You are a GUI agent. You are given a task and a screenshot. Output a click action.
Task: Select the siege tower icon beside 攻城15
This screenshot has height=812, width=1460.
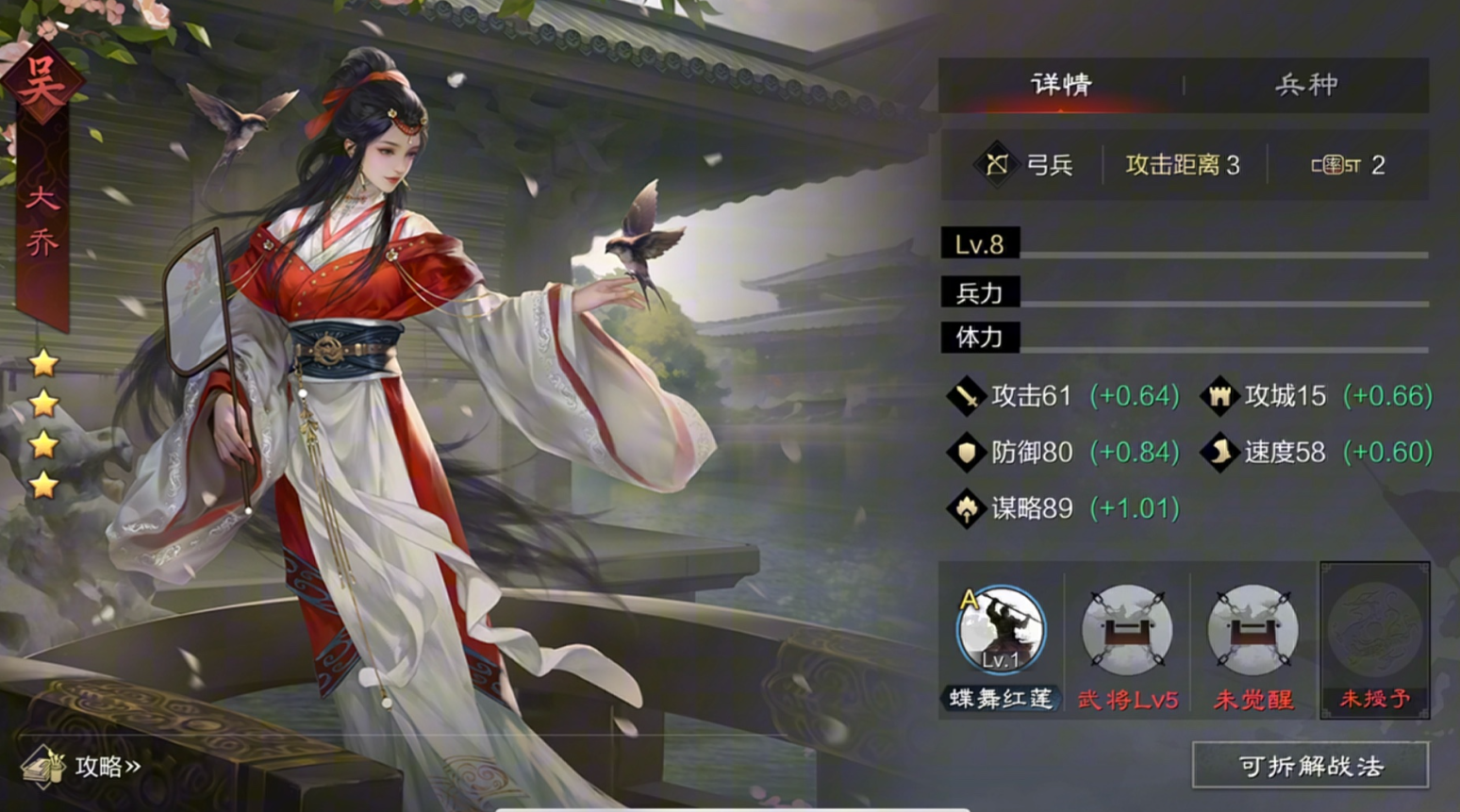[x=1219, y=396]
